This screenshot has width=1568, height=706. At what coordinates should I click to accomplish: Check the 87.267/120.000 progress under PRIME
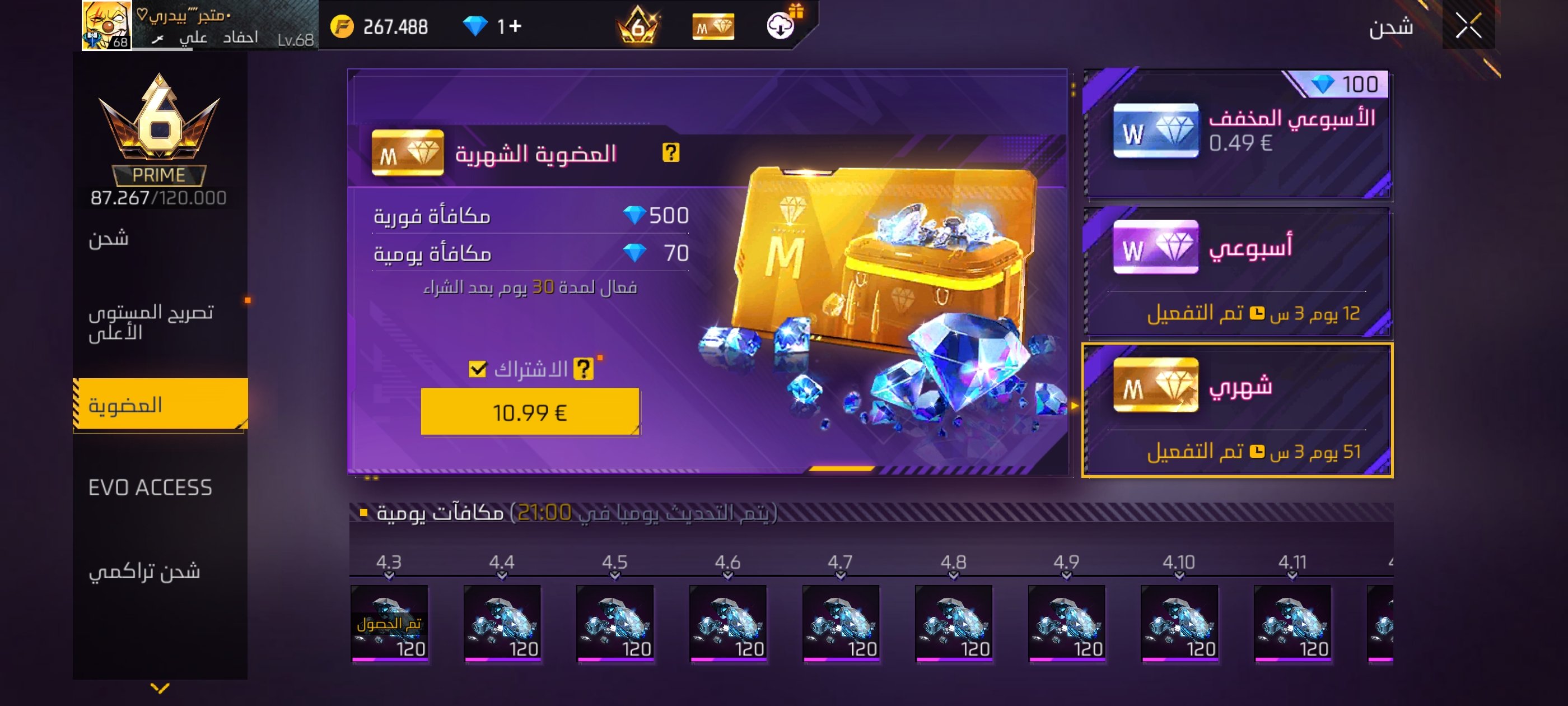pos(160,197)
